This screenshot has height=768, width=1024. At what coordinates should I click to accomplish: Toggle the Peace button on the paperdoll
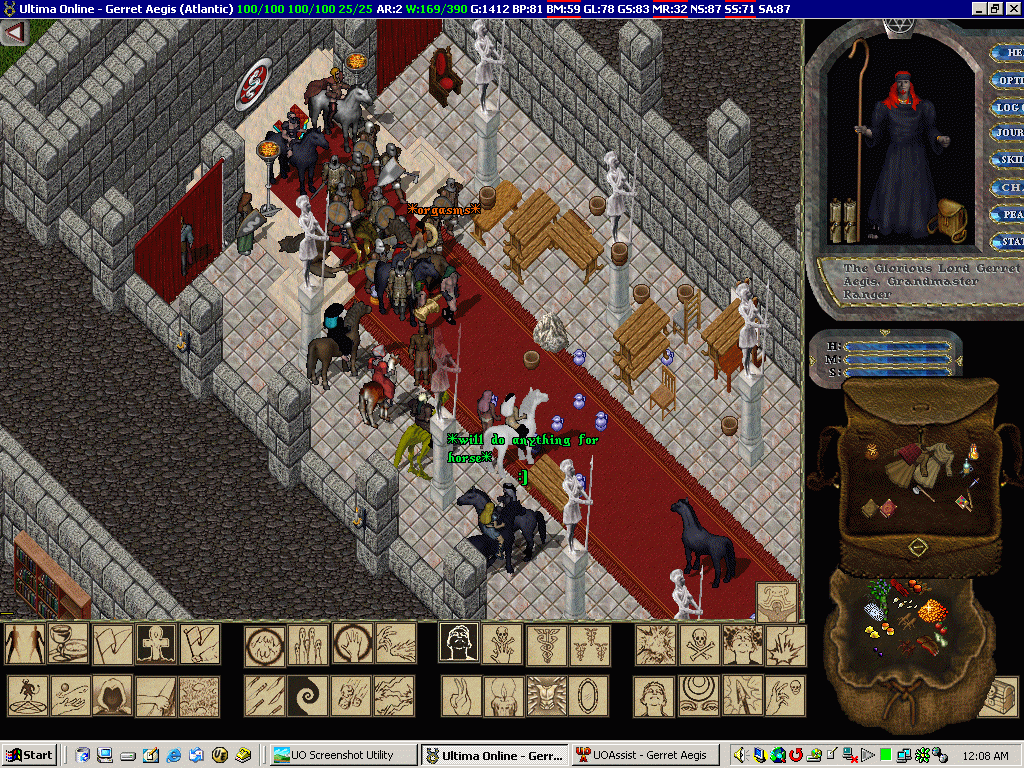1007,214
